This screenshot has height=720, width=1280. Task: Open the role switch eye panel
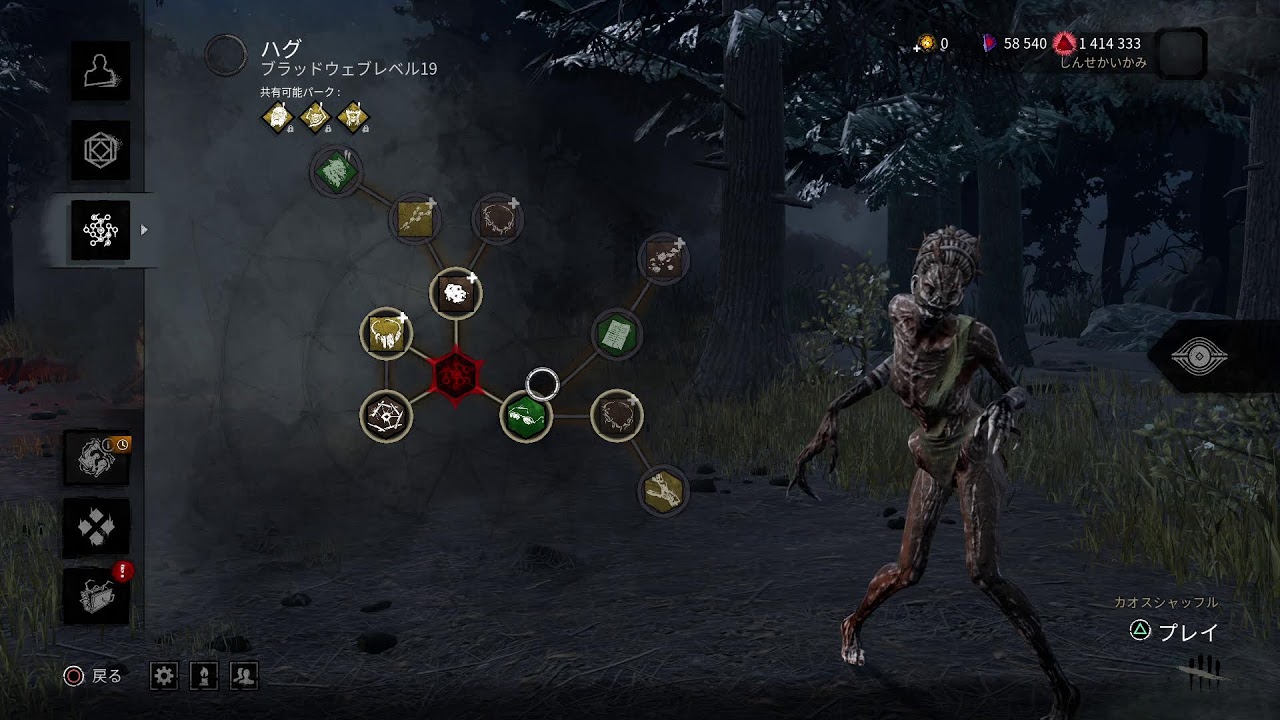[1200, 357]
